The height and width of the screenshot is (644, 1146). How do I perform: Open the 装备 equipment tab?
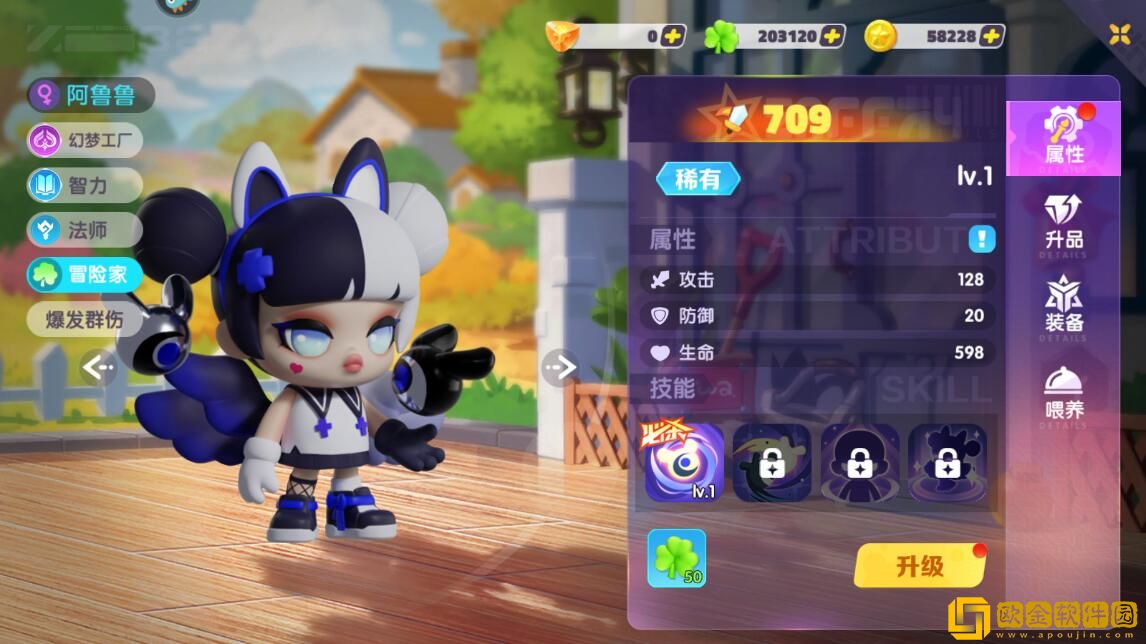coord(1063,306)
